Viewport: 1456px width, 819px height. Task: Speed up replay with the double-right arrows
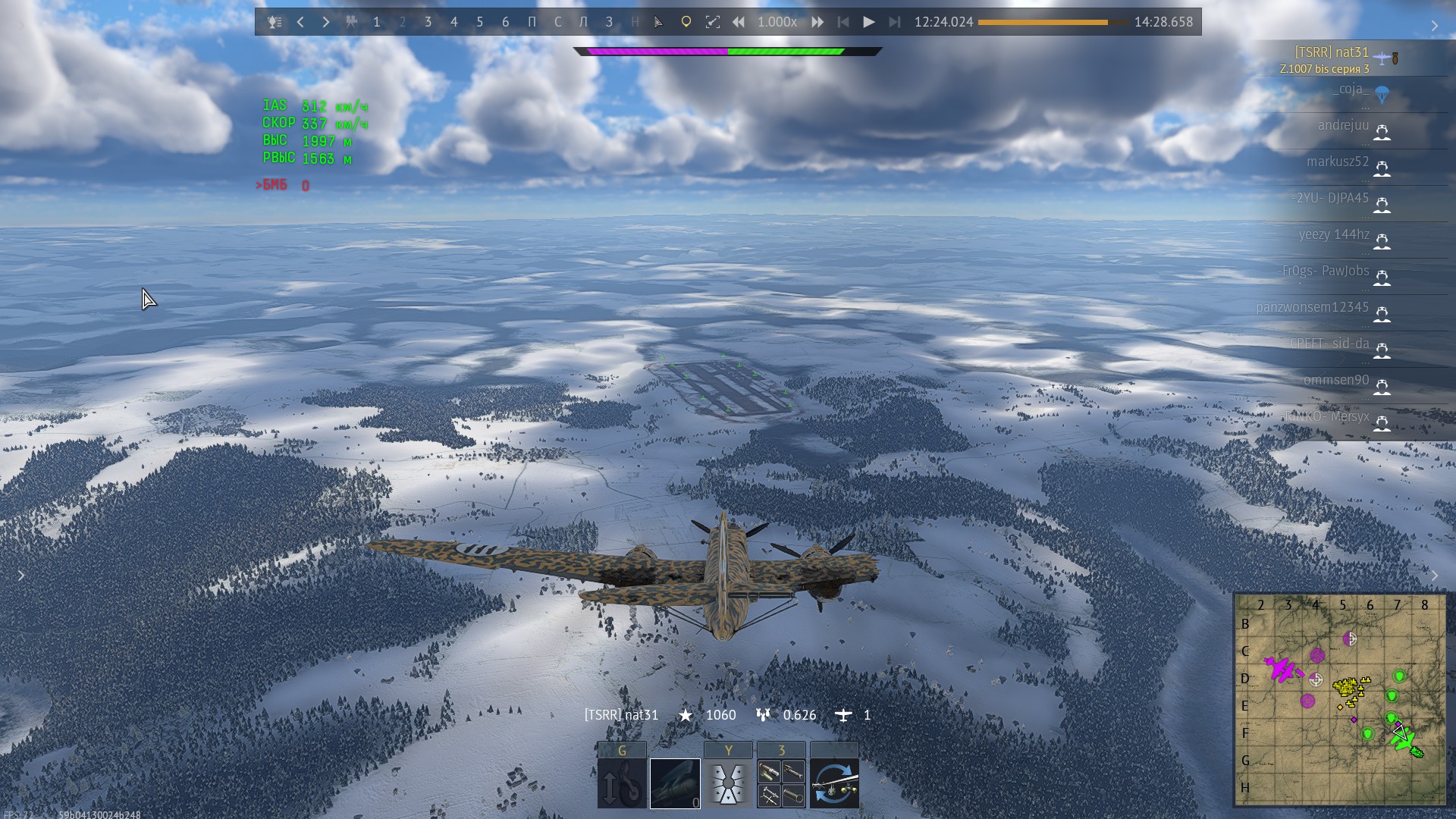(817, 22)
